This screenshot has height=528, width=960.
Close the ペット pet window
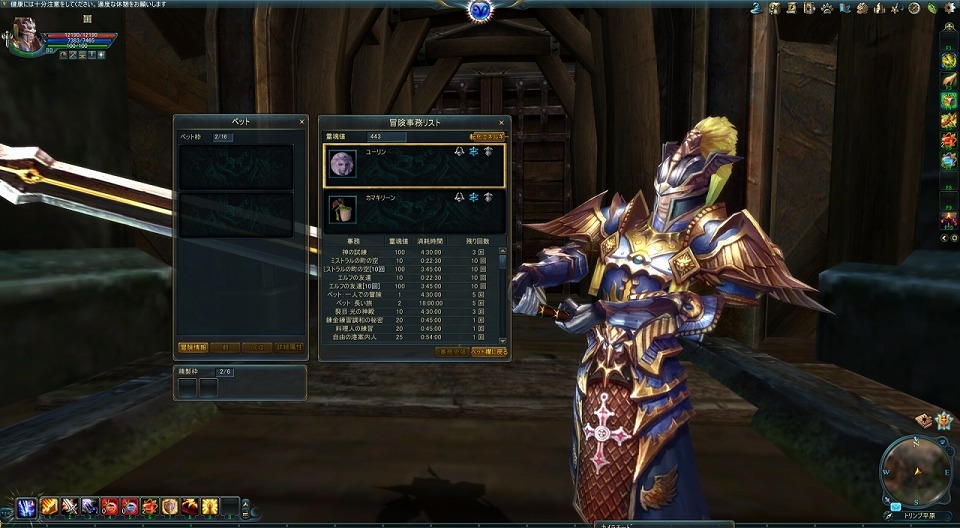pos(302,122)
